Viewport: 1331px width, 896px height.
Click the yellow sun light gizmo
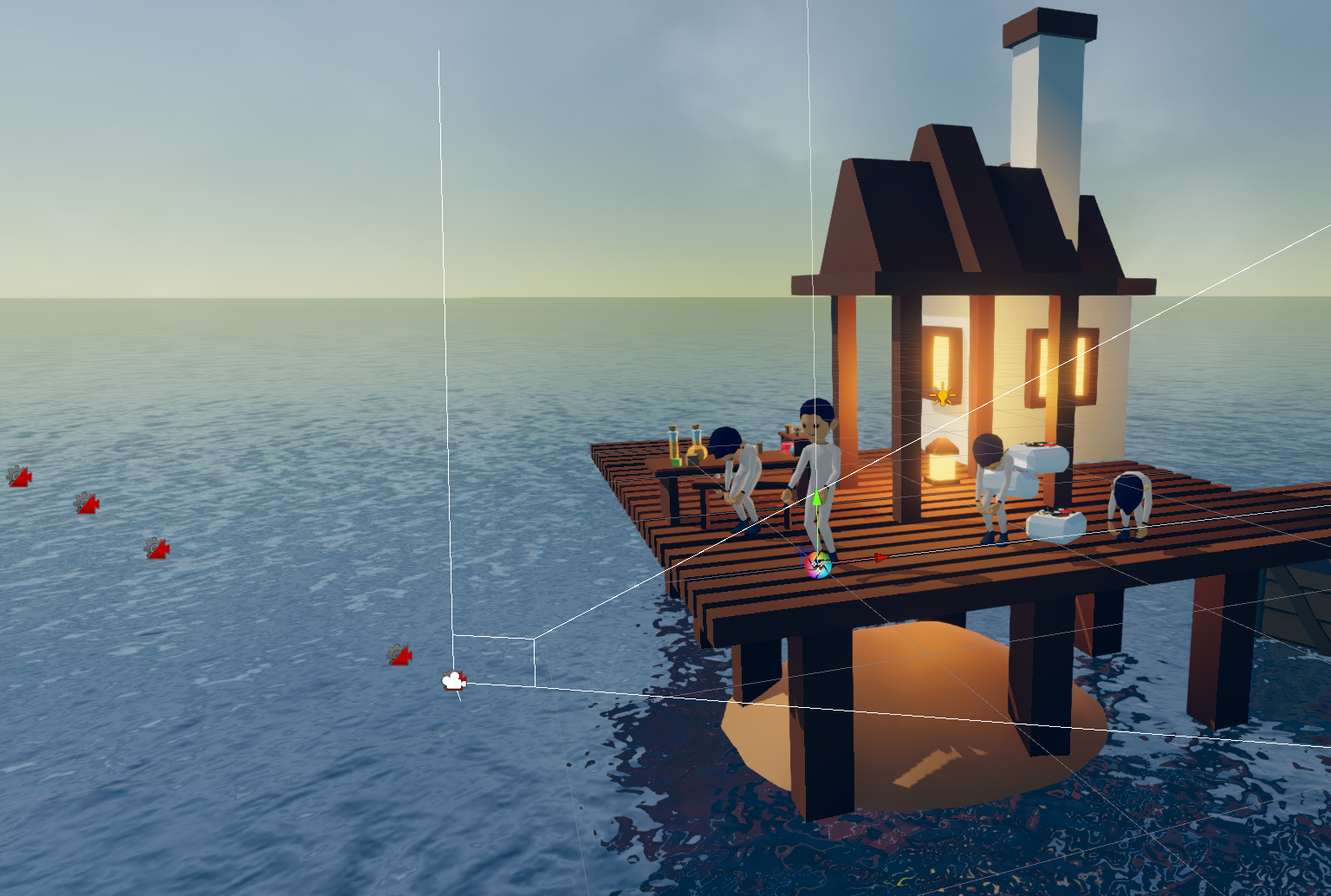click(x=943, y=395)
